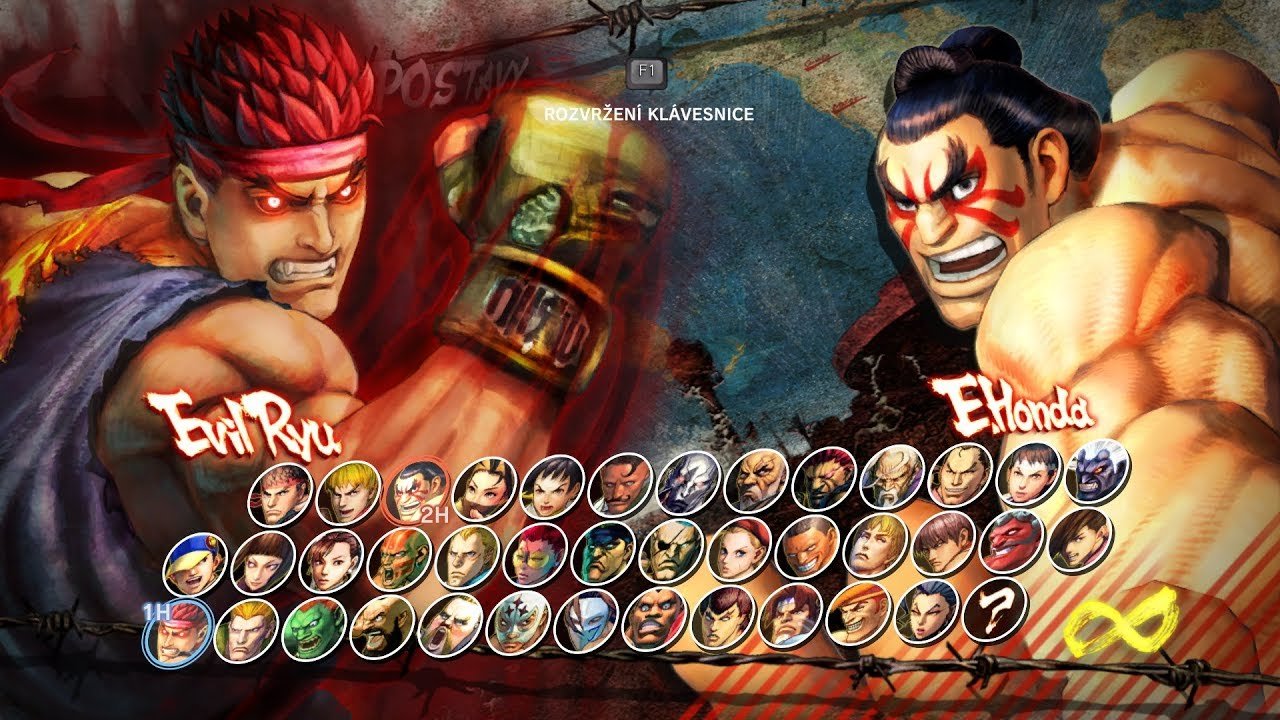Select the question mark random character
Screen dimensions: 1280x720
click(995, 611)
